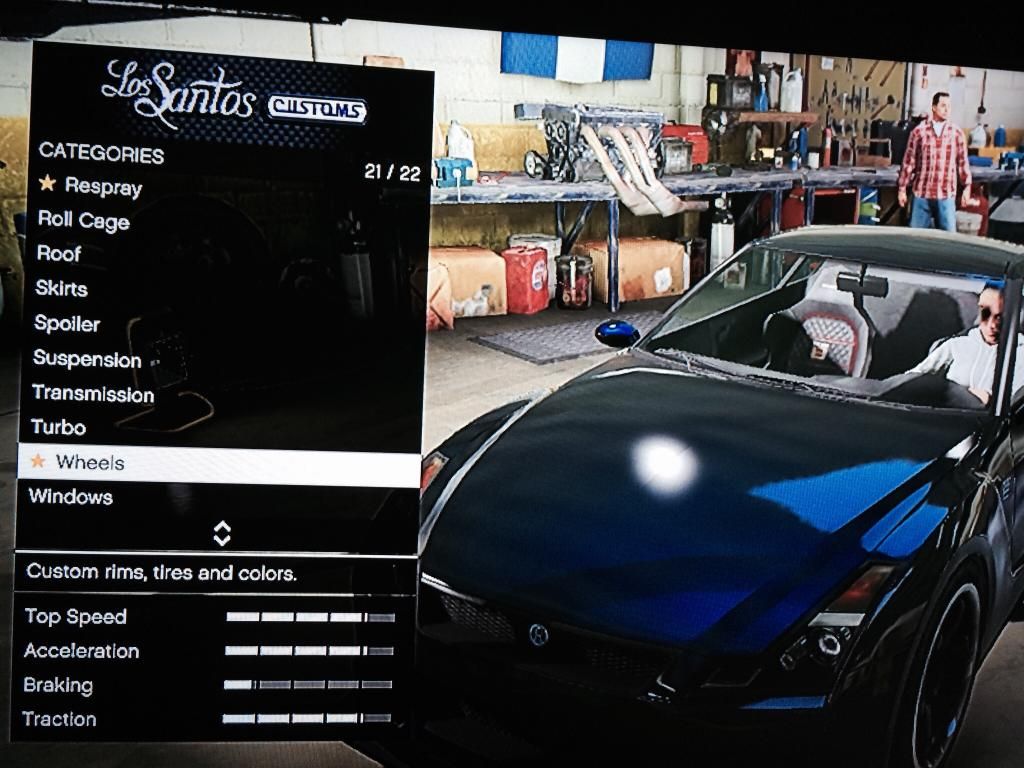Select the Spoiler category
The image size is (1024, 768).
point(67,324)
